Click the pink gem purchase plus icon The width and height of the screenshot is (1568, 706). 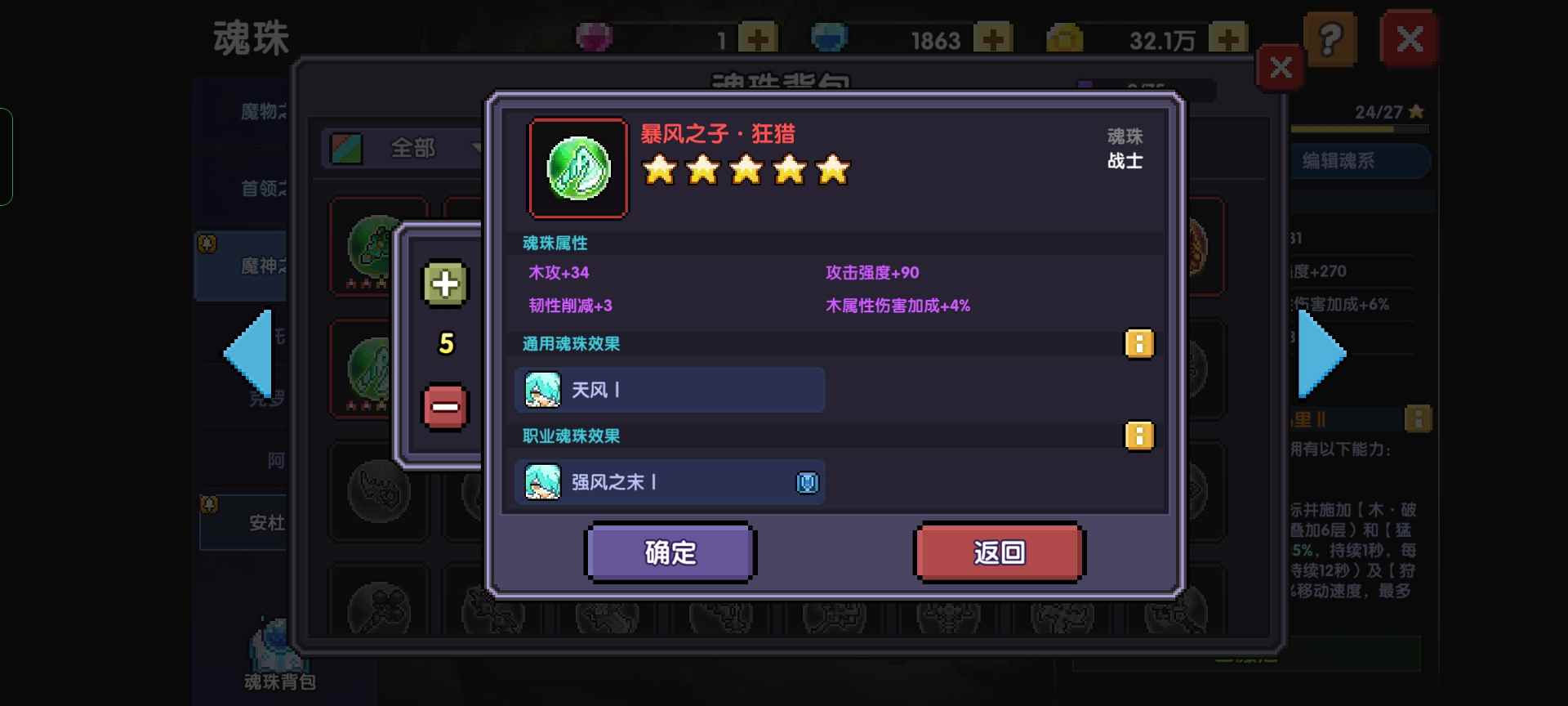pyautogui.click(x=756, y=37)
